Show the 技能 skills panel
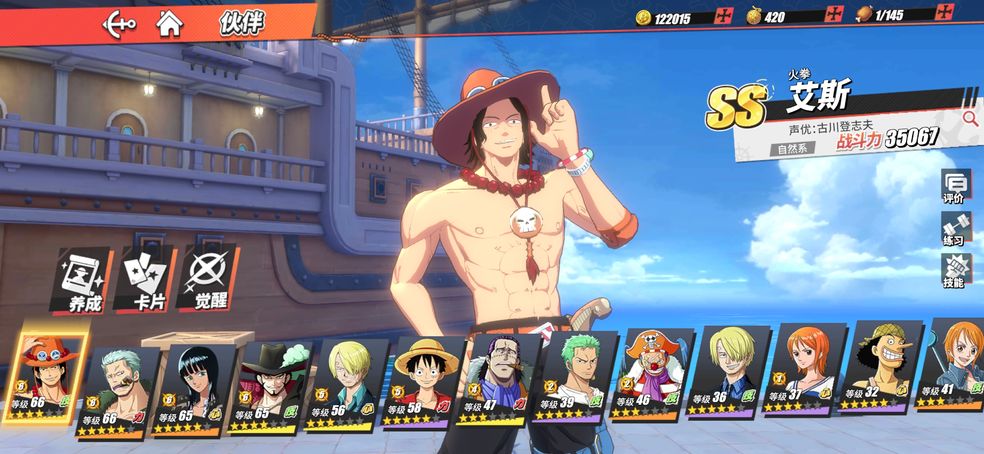Screen dimensions: 984x454 point(955,271)
